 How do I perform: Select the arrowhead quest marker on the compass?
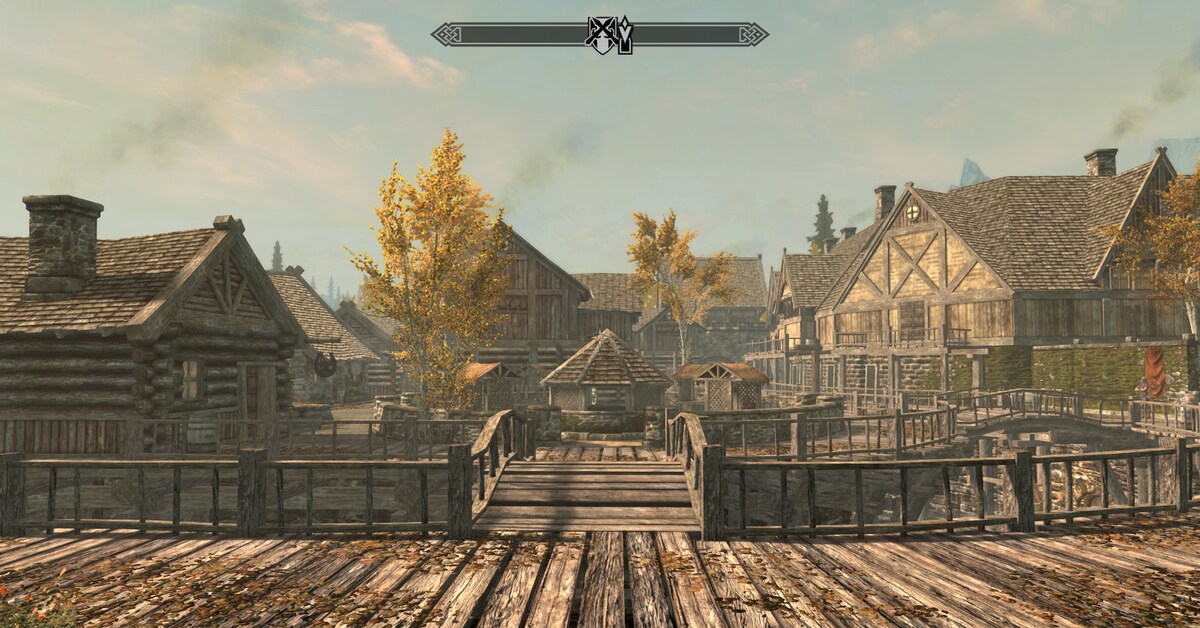tap(624, 35)
